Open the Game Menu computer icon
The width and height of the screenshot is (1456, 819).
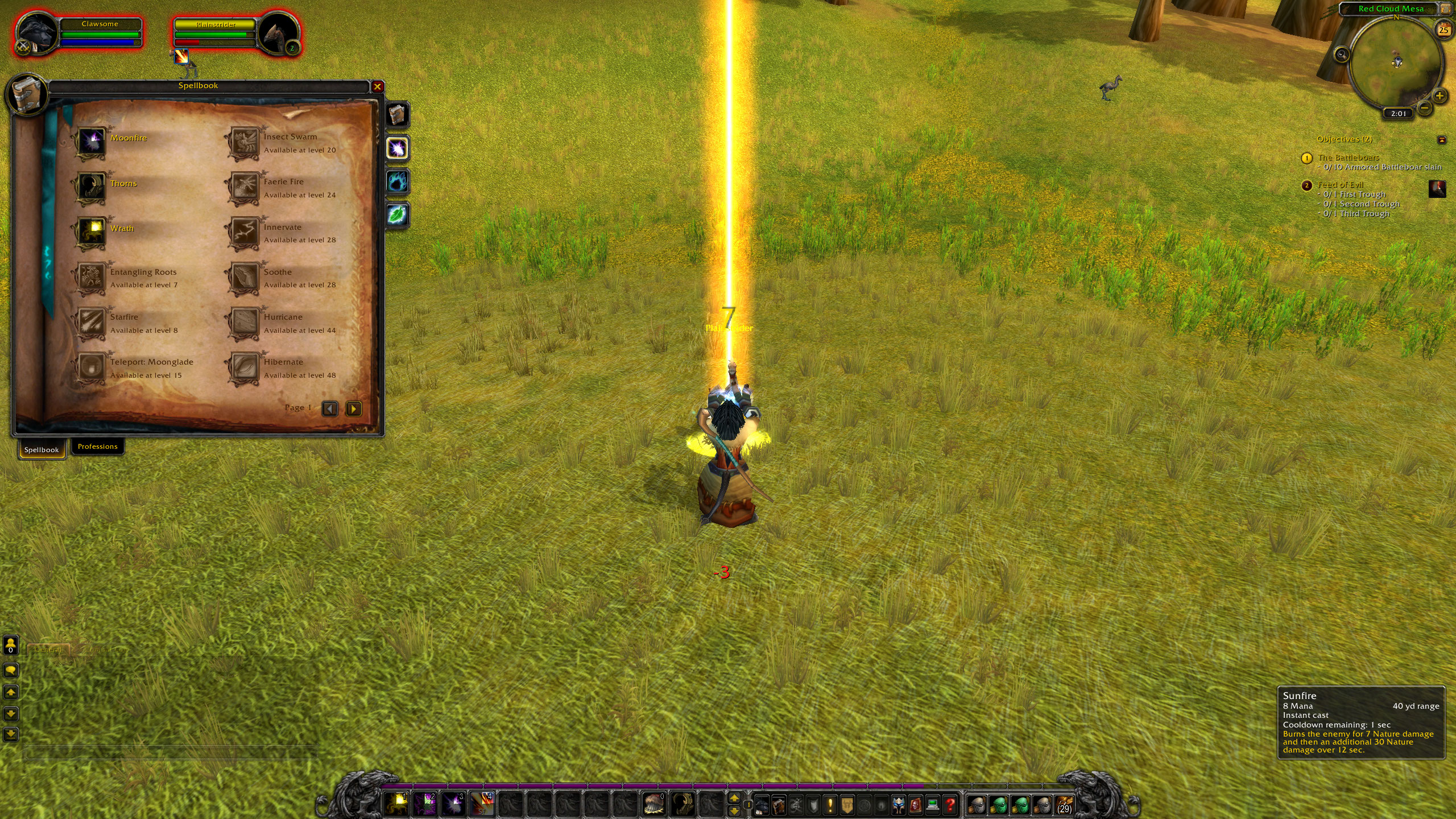coord(933,804)
